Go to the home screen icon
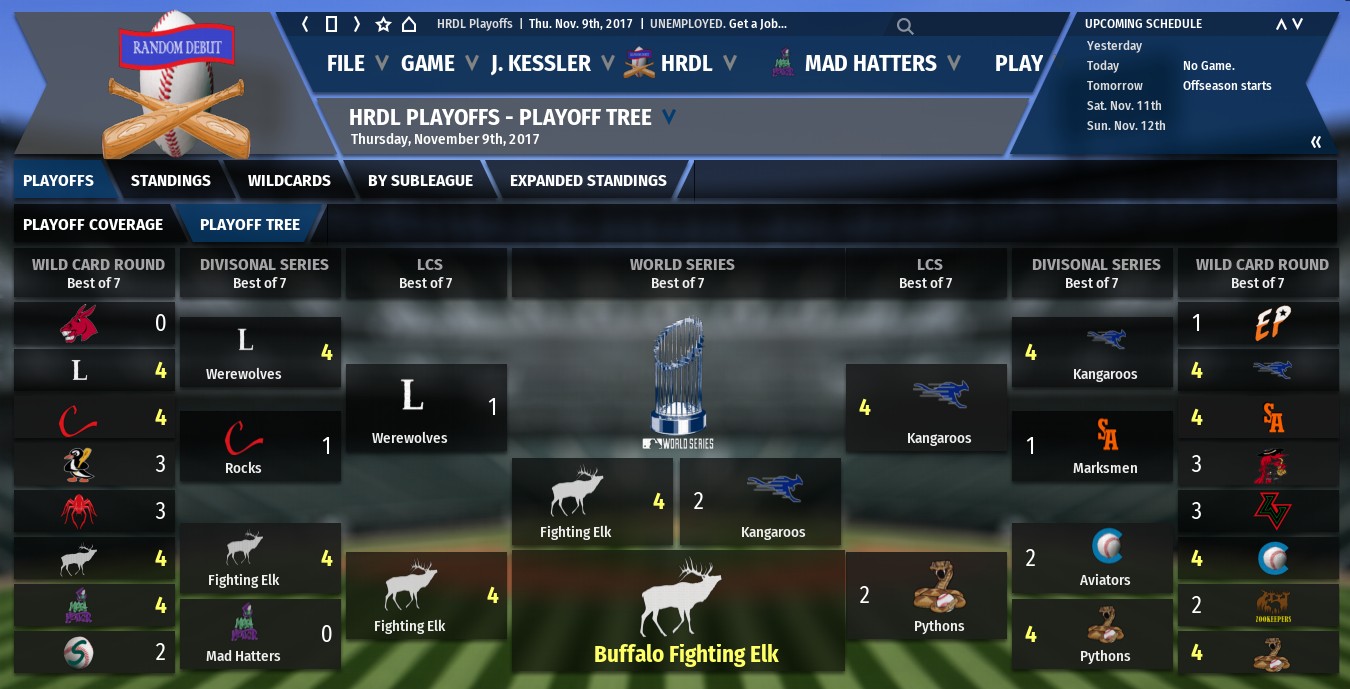Image resolution: width=1350 pixels, height=689 pixels. click(x=409, y=24)
